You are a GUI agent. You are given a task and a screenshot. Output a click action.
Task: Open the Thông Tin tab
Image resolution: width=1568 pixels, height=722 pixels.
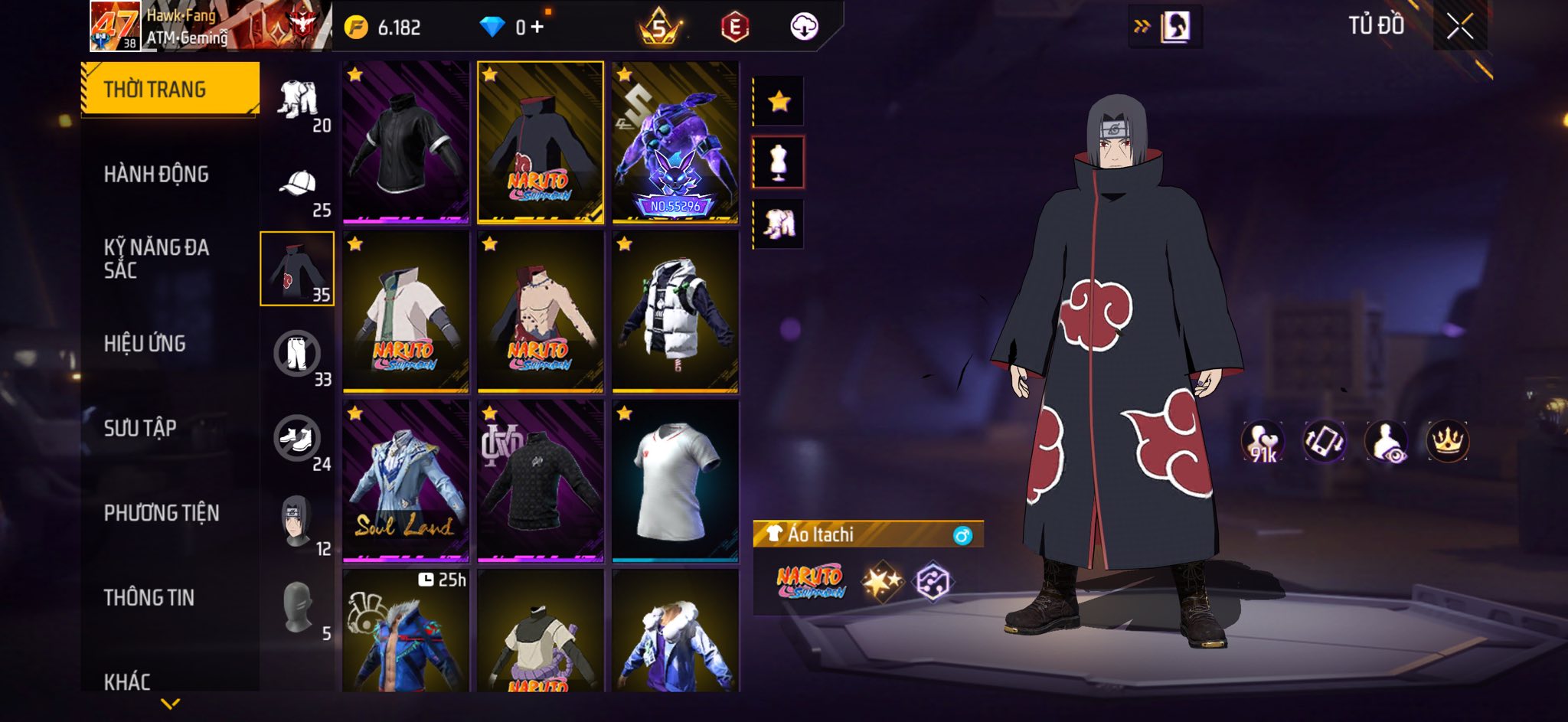pyautogui.click(x=149, y=597)
